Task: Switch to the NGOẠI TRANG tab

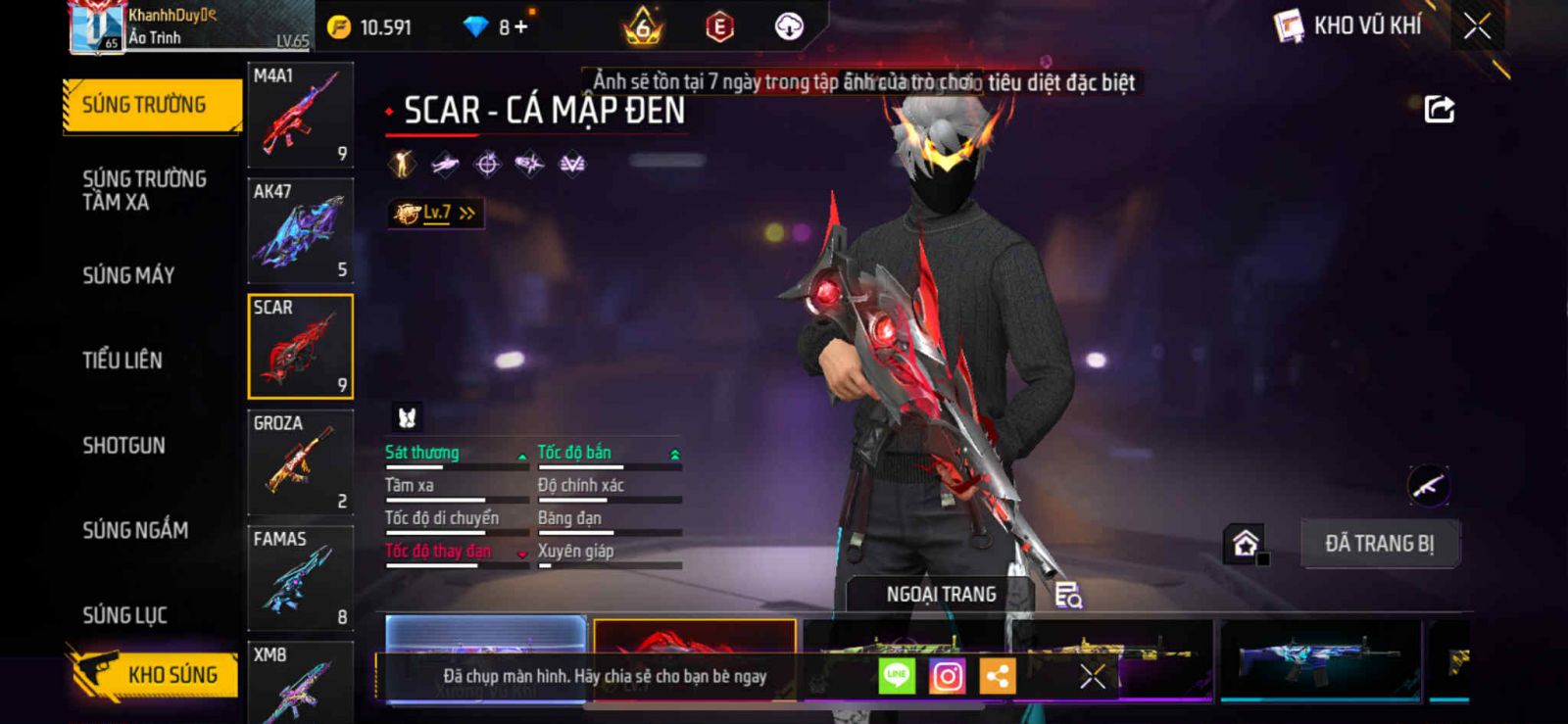Action: pyautogui.click(x=941, y=595)
